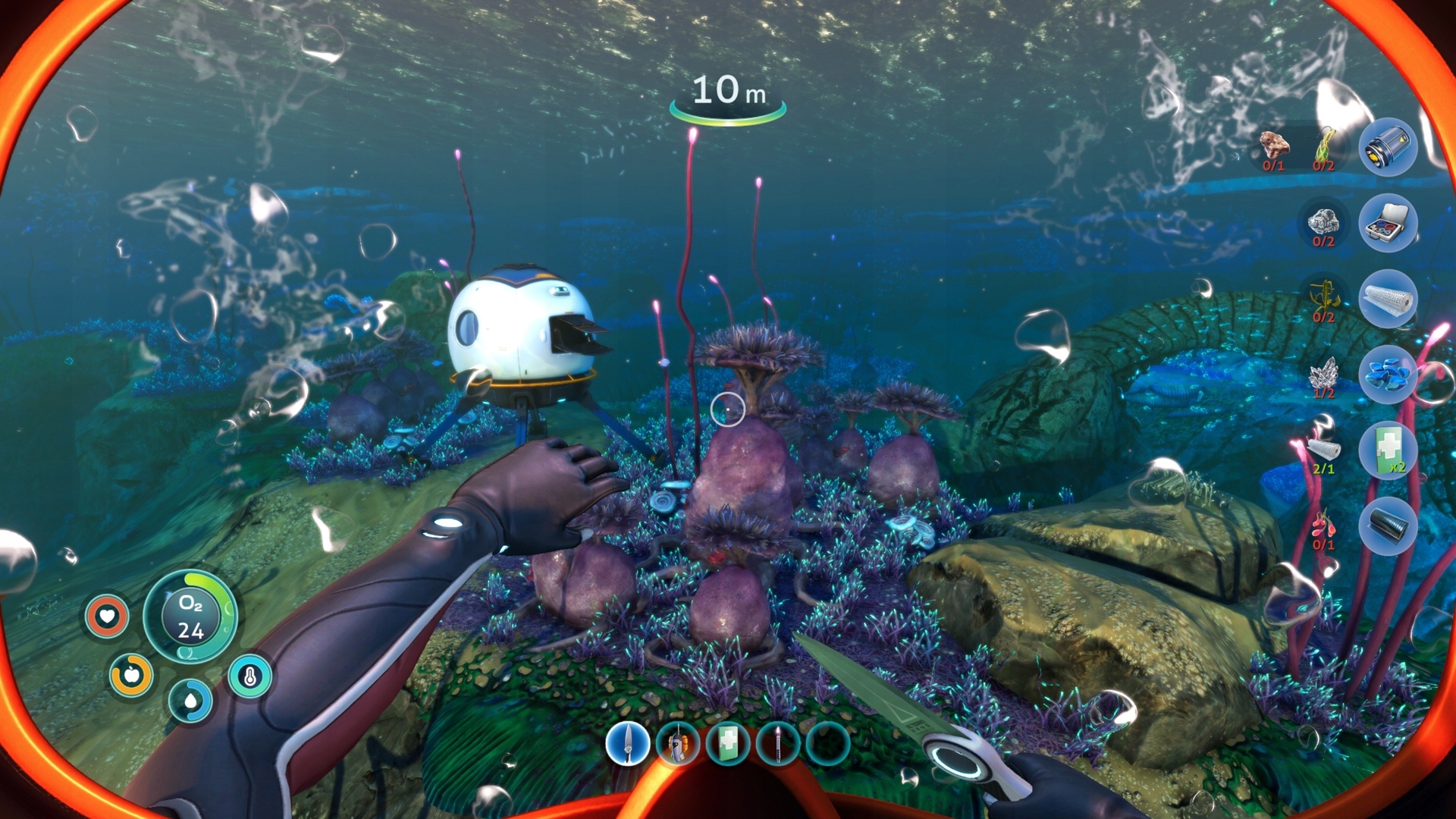Click the pinned battery recipe
Screen dimensions: 1456x819
tap(1388, 147)
